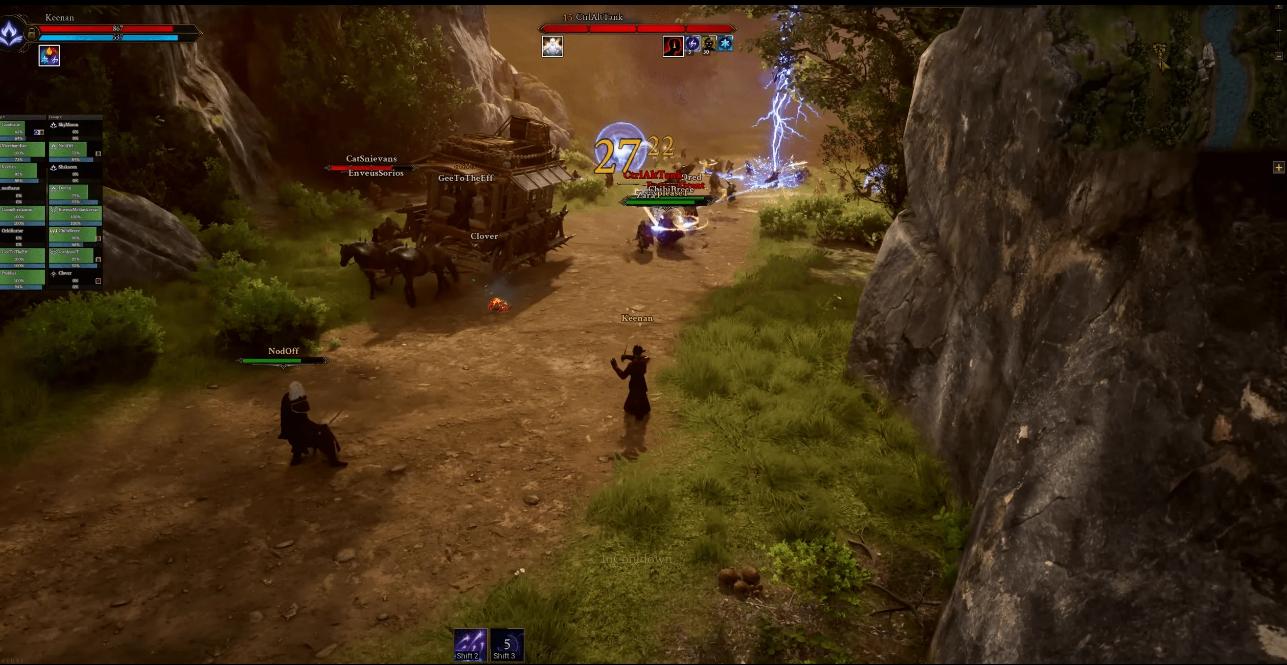Select the blue lightning swirl debuff icon

click(x=692, y=44)
